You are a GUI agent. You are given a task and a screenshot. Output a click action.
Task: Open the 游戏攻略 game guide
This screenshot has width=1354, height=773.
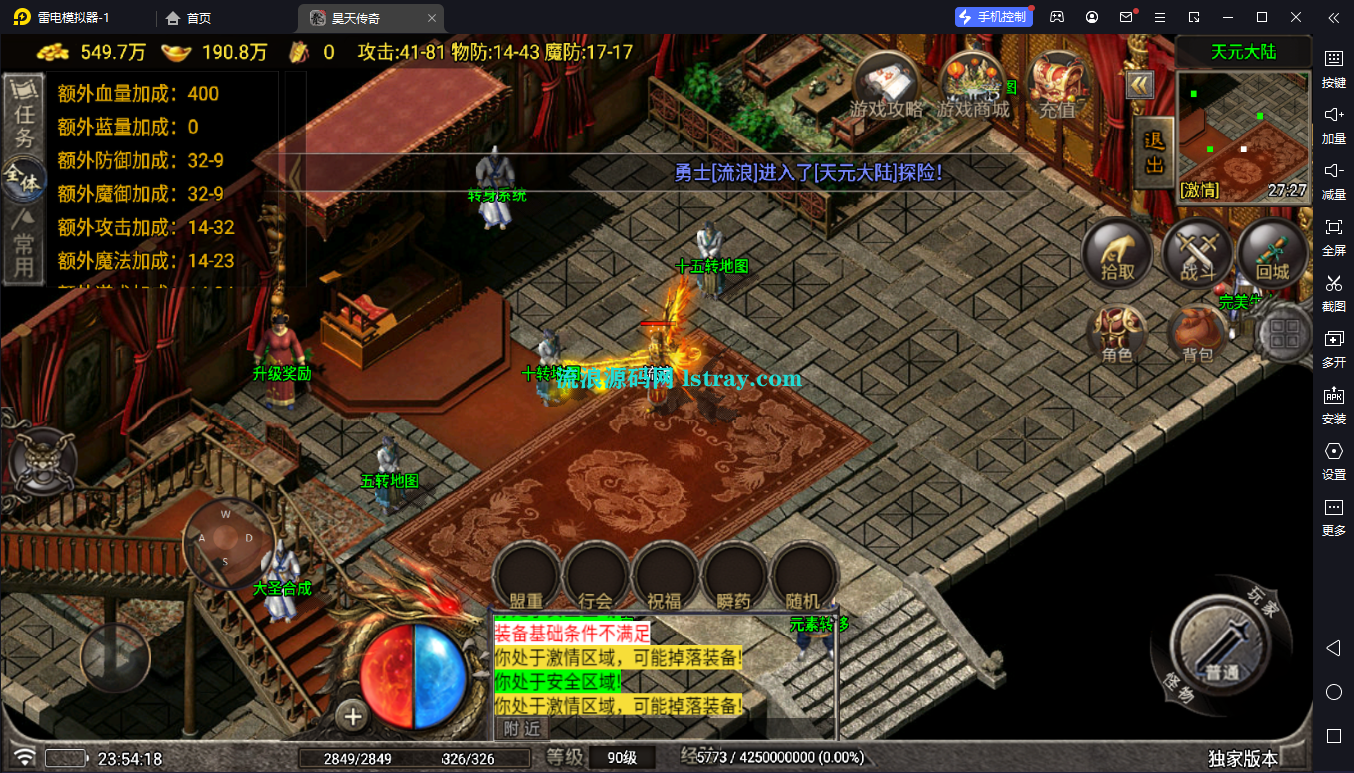pyautogui.click(x=886, y=85)
